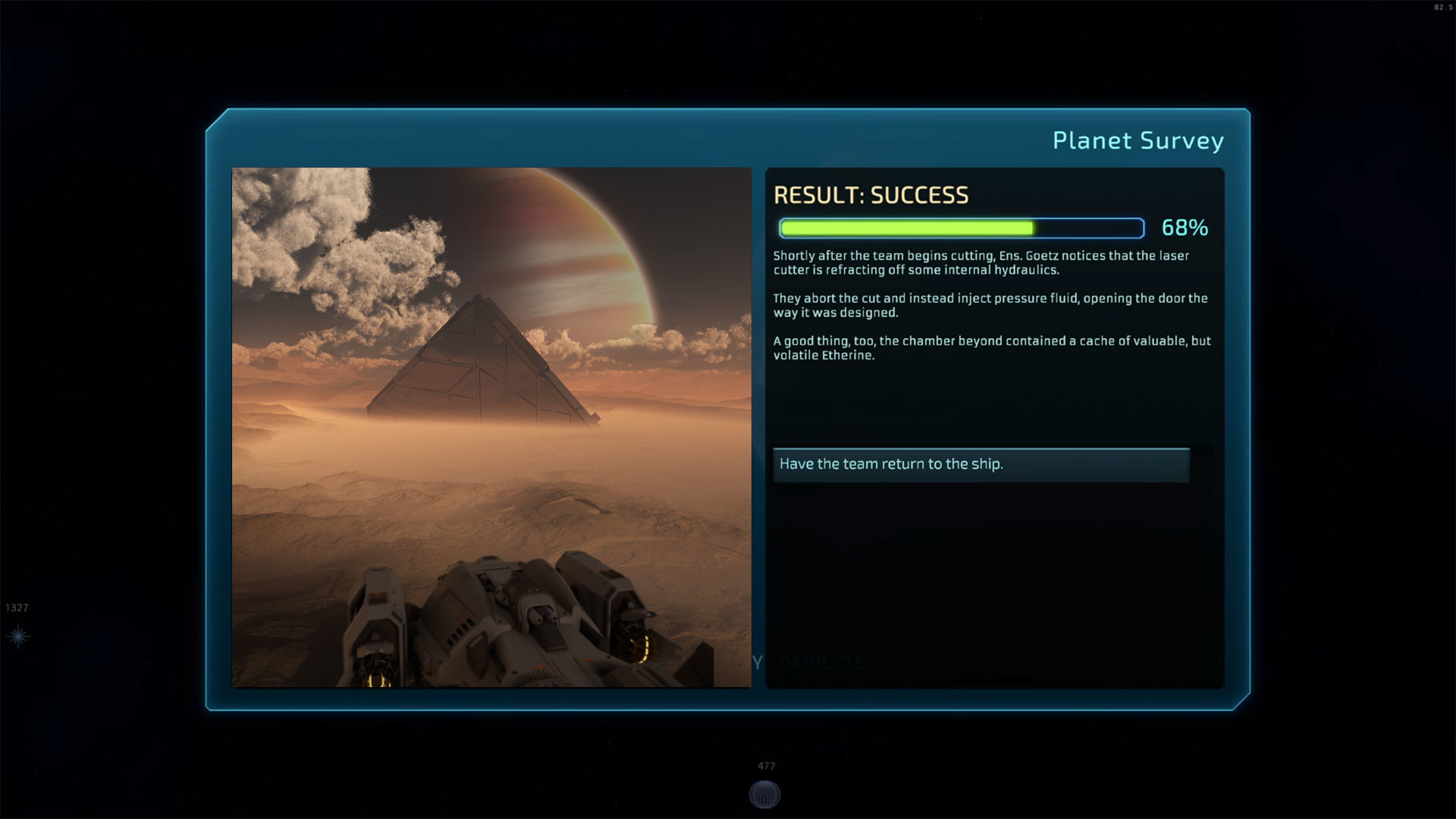Click the framerate readout in the top-right corner
The width and height of the screenshot is (1456, 819).
point(1444,8)
